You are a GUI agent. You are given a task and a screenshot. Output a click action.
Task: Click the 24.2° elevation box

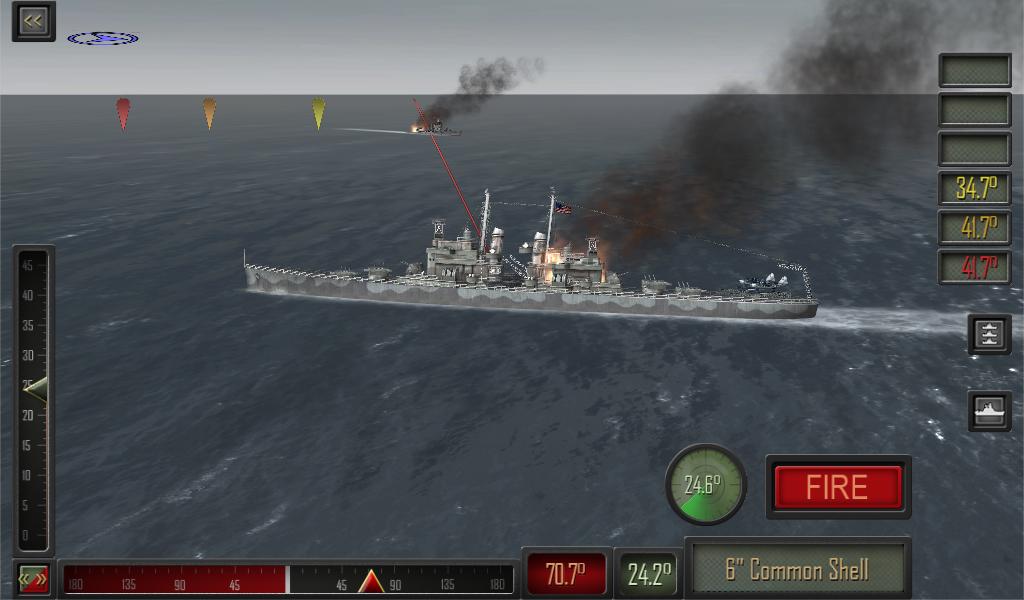pos(648,574)
